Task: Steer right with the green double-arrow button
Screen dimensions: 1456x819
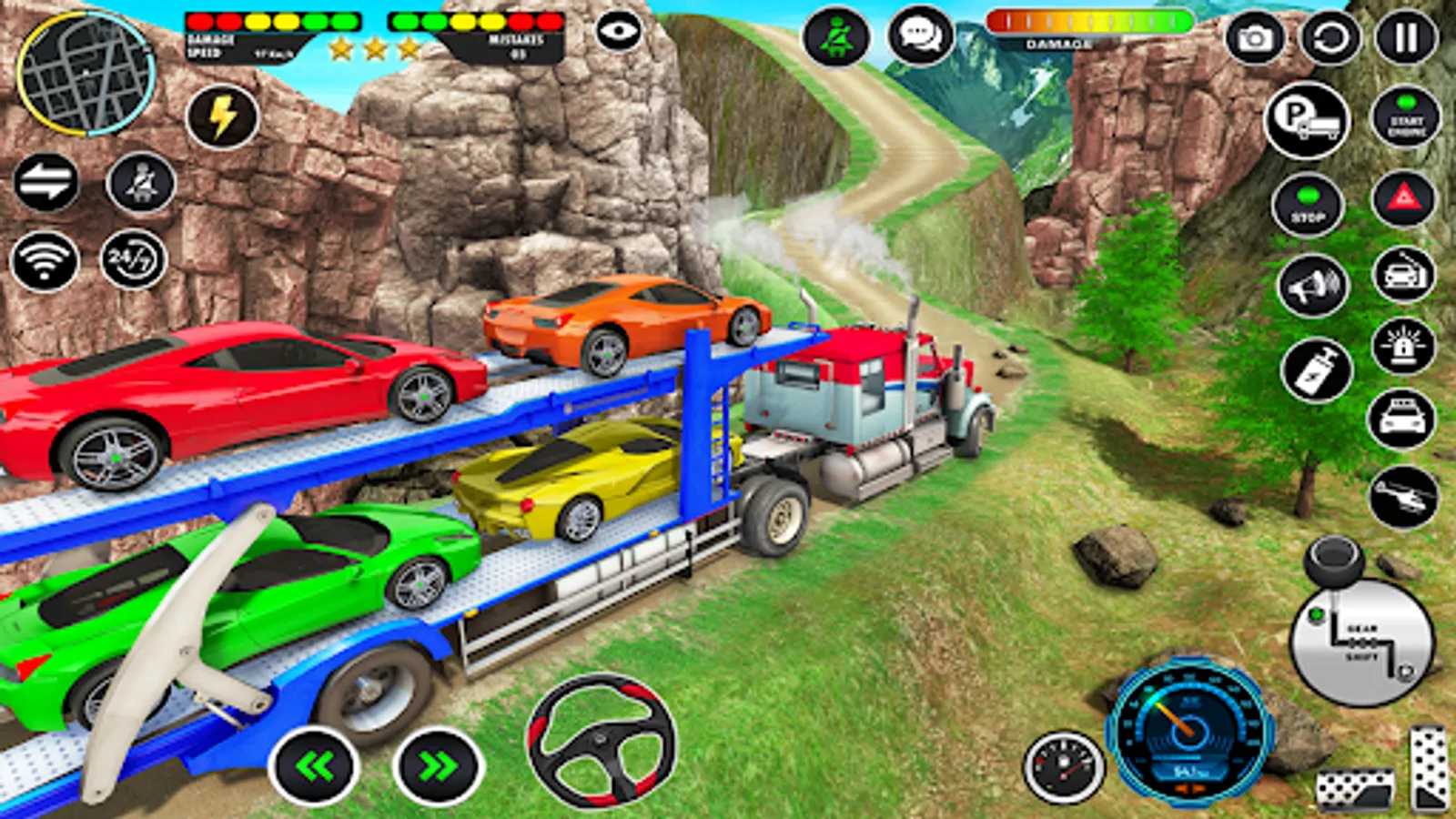Action: pos(438,767)
